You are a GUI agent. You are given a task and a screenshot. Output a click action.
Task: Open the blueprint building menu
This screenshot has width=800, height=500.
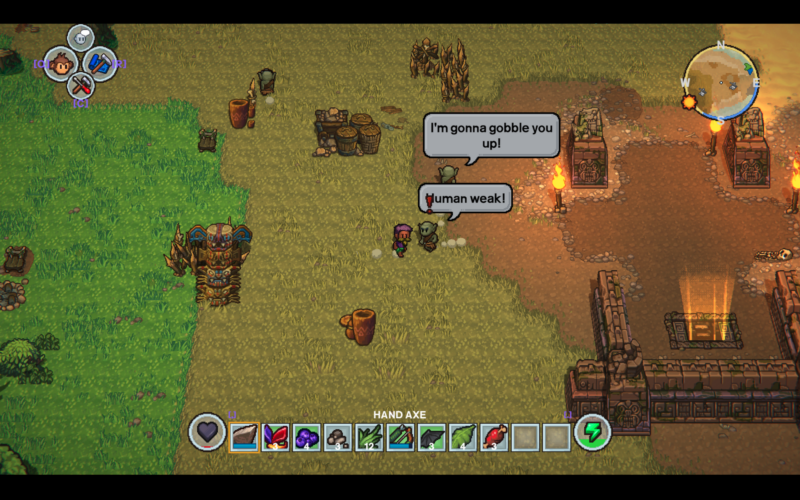99,64
